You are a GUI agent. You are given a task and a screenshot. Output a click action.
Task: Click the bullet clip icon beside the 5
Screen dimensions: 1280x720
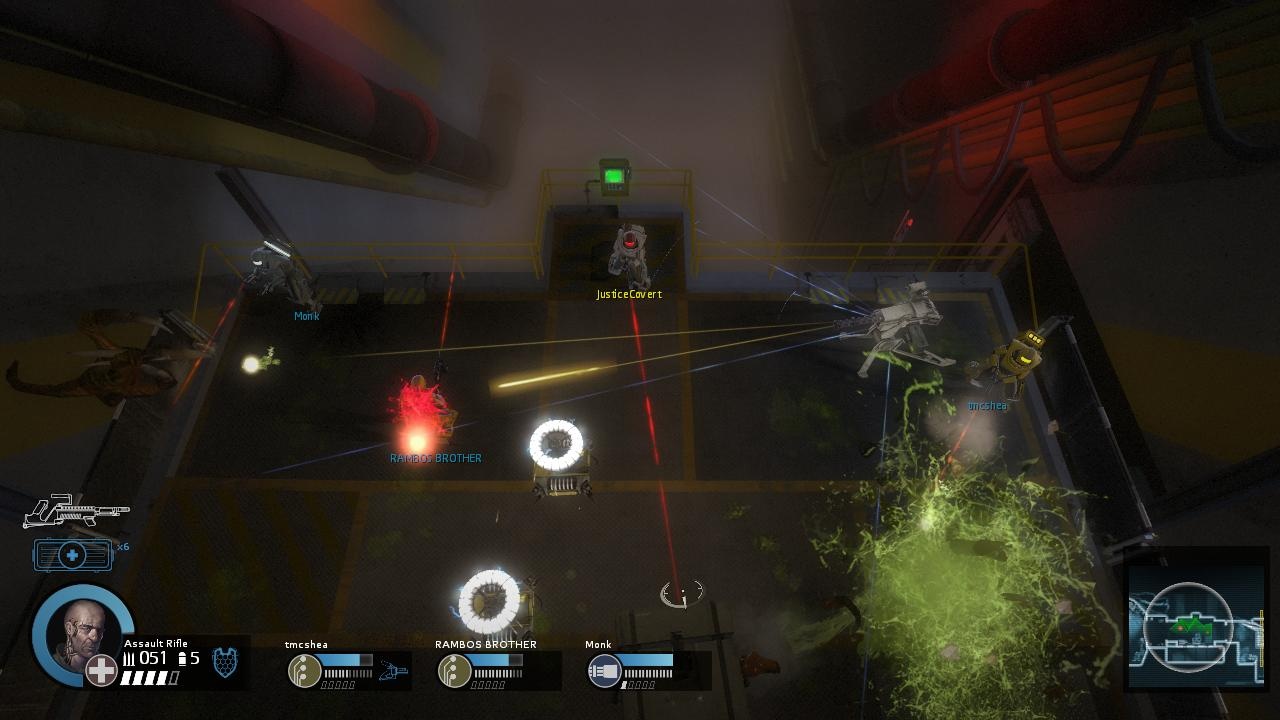(x=182, y=658)
